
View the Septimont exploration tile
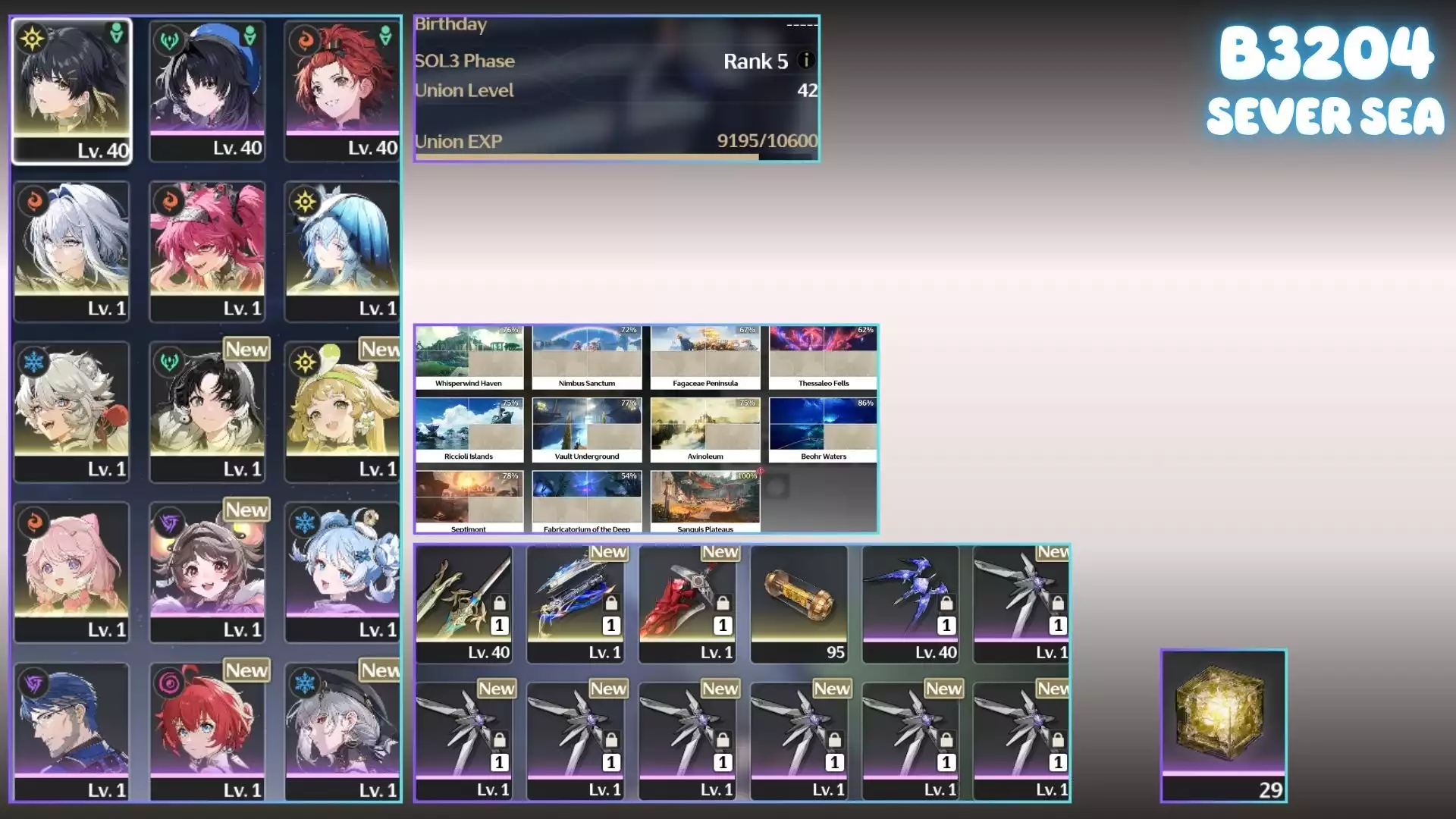tap(469, 501)
